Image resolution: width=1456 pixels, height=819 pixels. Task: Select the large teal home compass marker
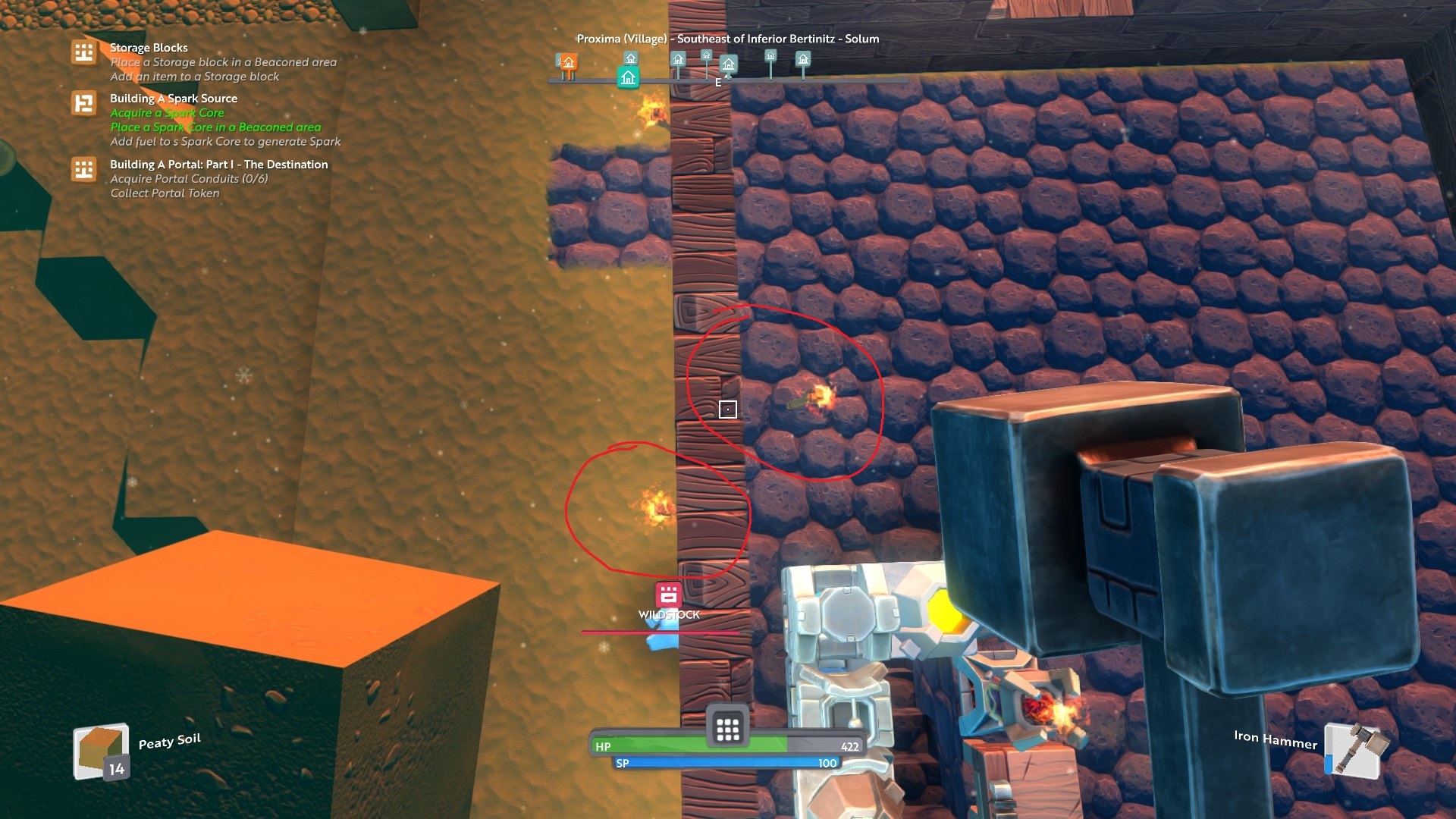pos(628,77)
